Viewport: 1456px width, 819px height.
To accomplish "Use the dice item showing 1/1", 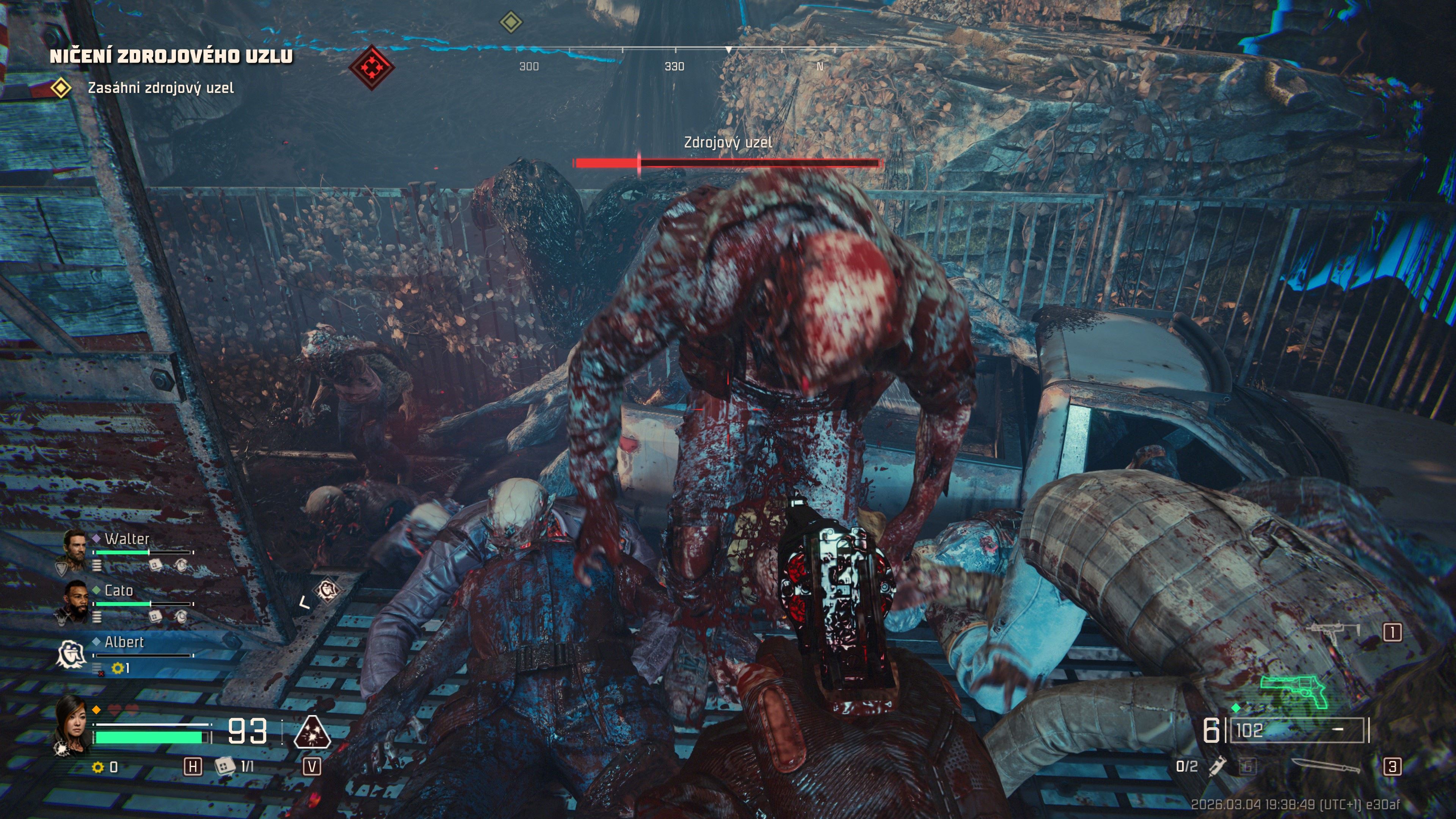I will pyautogui.click(x=225, y=766).
